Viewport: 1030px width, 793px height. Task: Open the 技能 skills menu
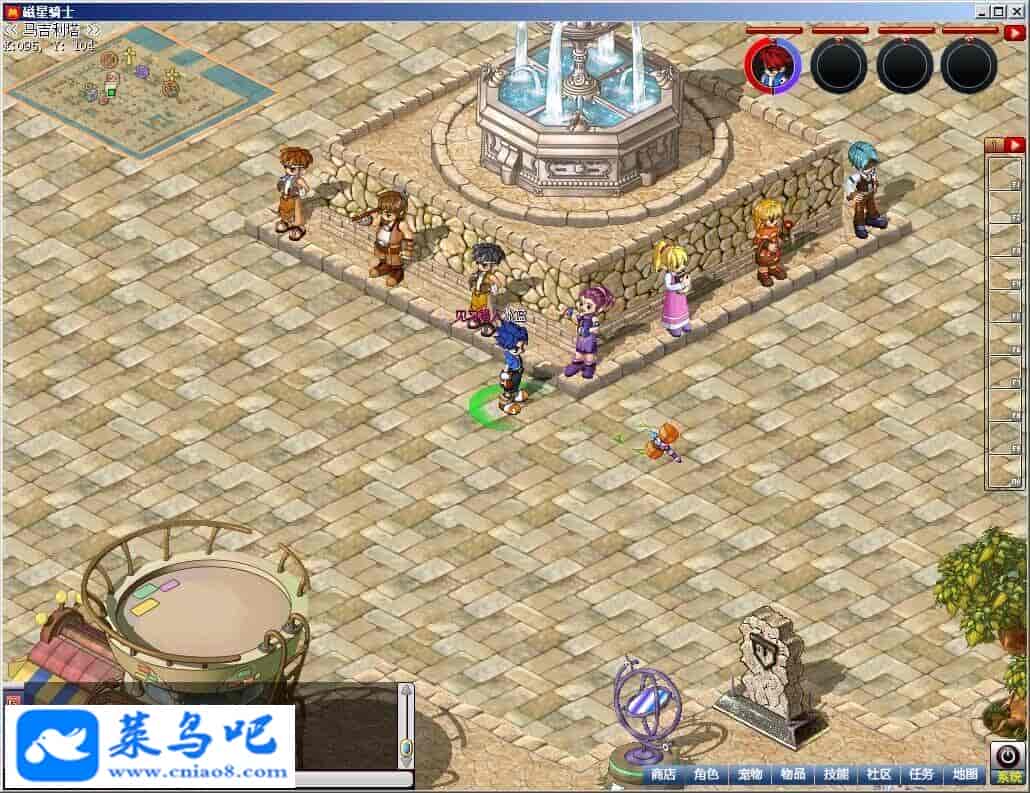pyautogui.click(x=836, y=774)
